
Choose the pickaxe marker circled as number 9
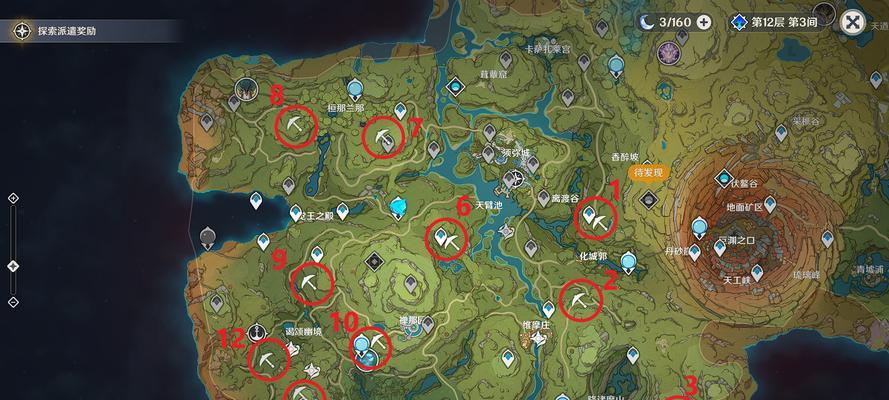(x=311, y=283)
